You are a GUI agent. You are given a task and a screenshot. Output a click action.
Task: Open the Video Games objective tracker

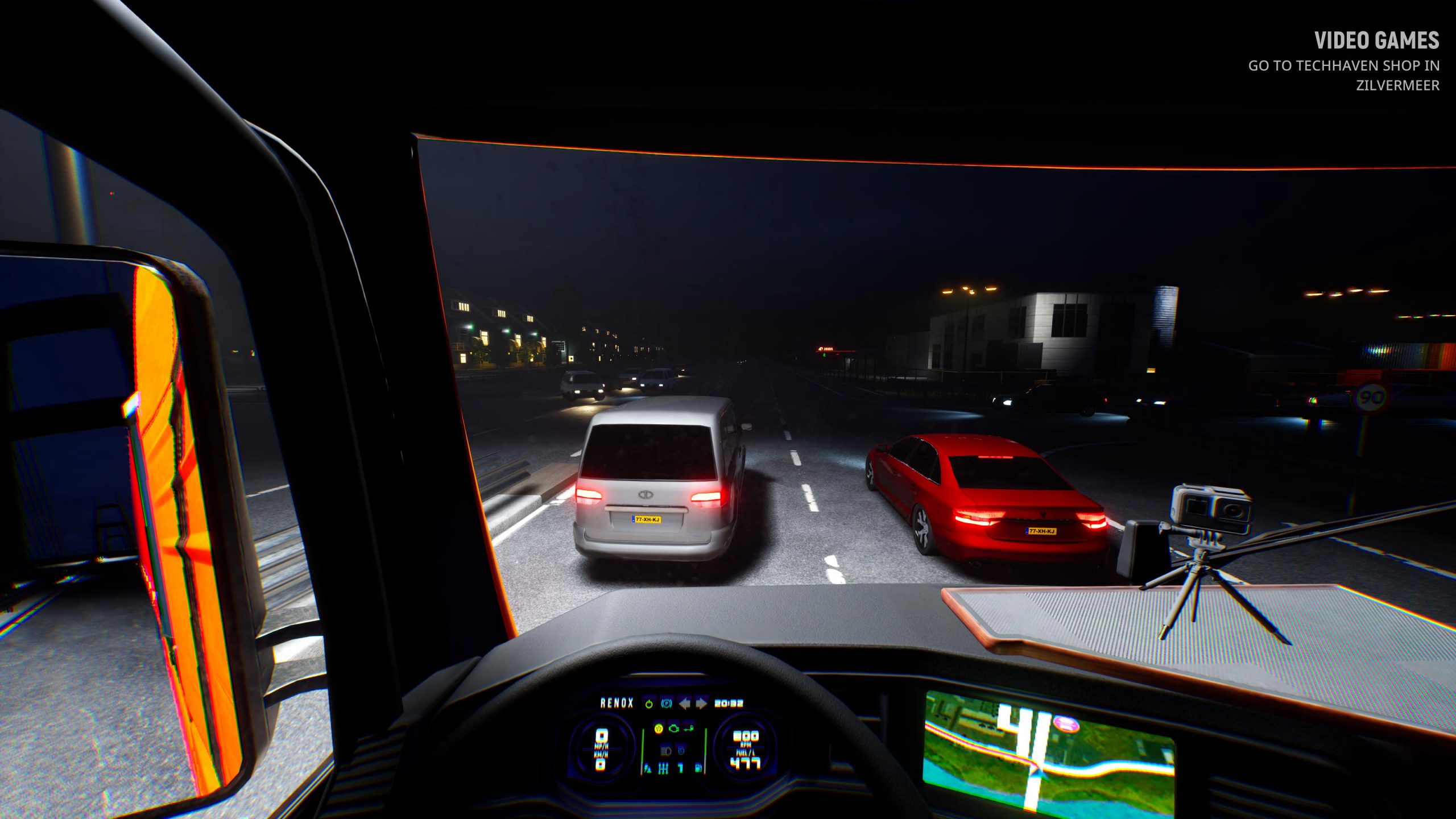pyautogui.click(x=1376, y=41)
